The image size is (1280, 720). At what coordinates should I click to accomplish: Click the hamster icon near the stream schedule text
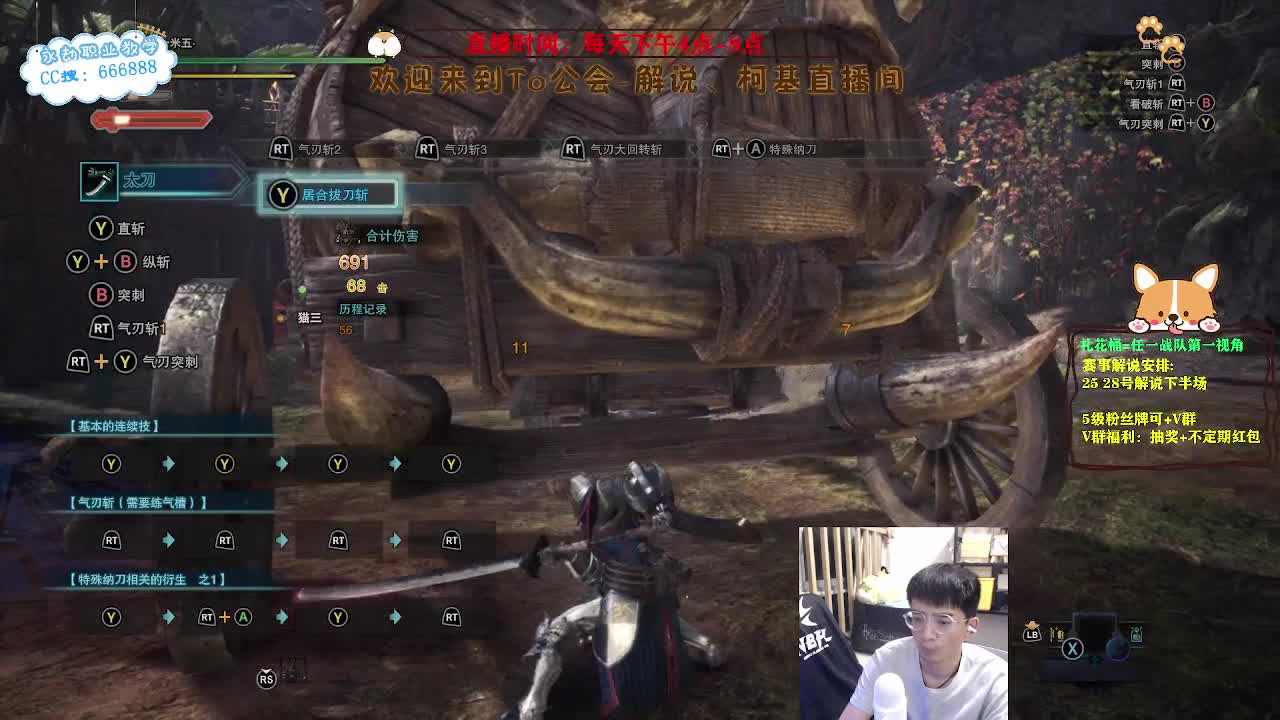click(x=385, y=42)
